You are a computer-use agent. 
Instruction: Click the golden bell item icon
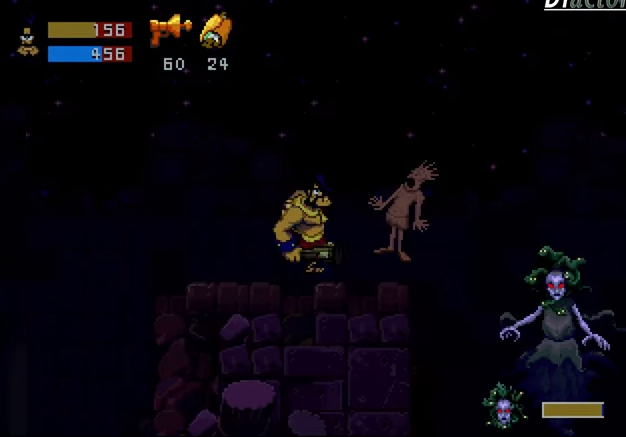[x=215, y=31]
